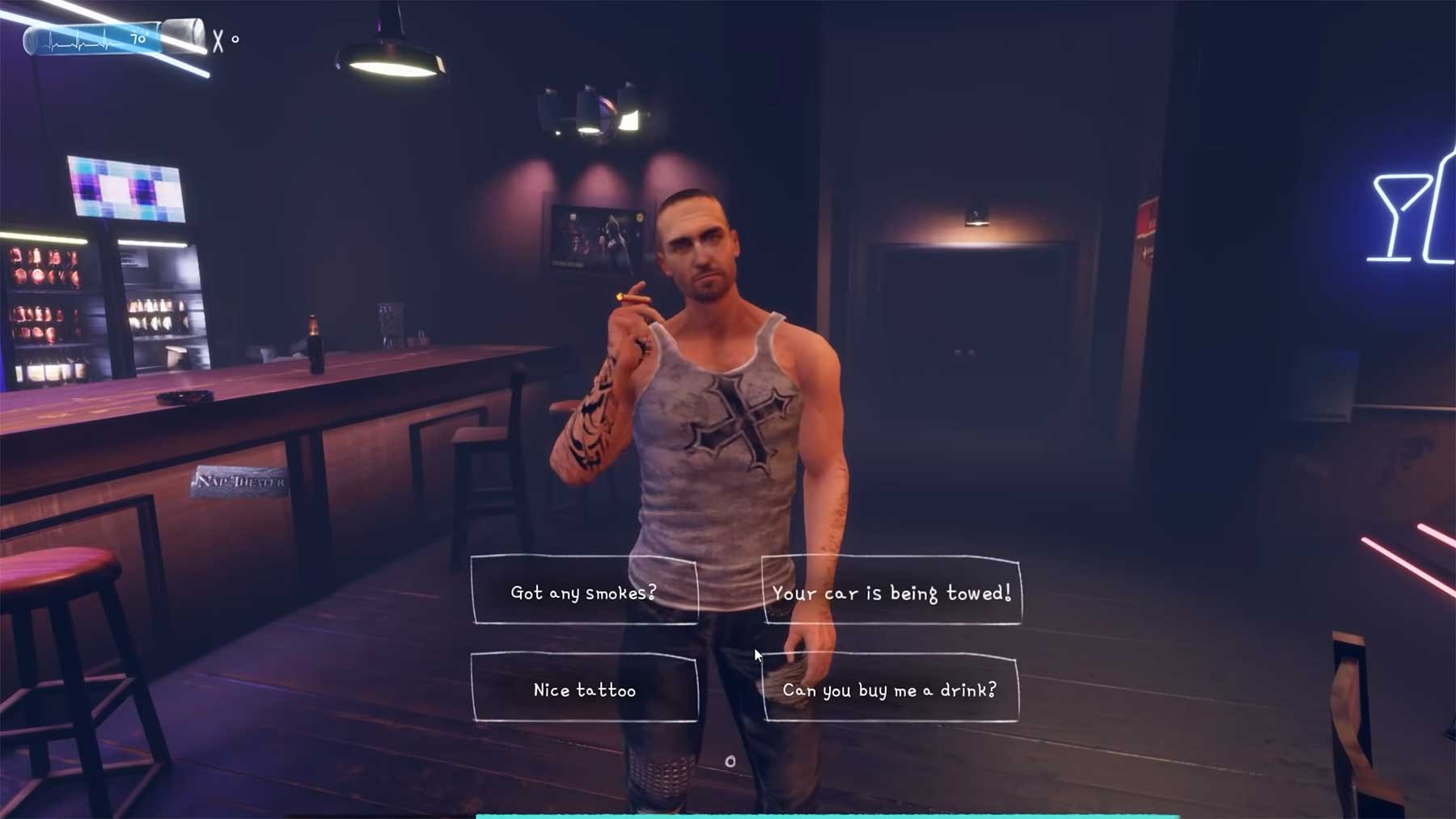Say "Your car is being towed!"
The height and width of the screenshot is (819, 1456).
point(891,591)
